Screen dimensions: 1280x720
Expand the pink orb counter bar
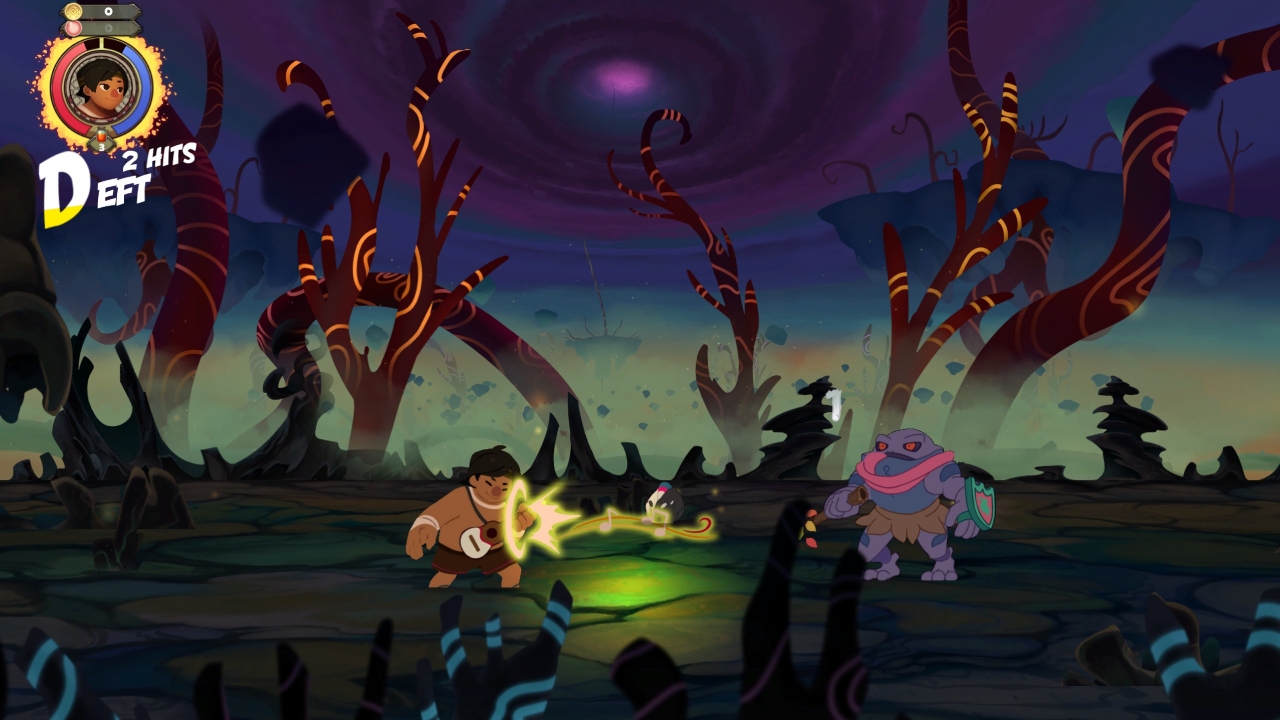(x=110, y=28)
